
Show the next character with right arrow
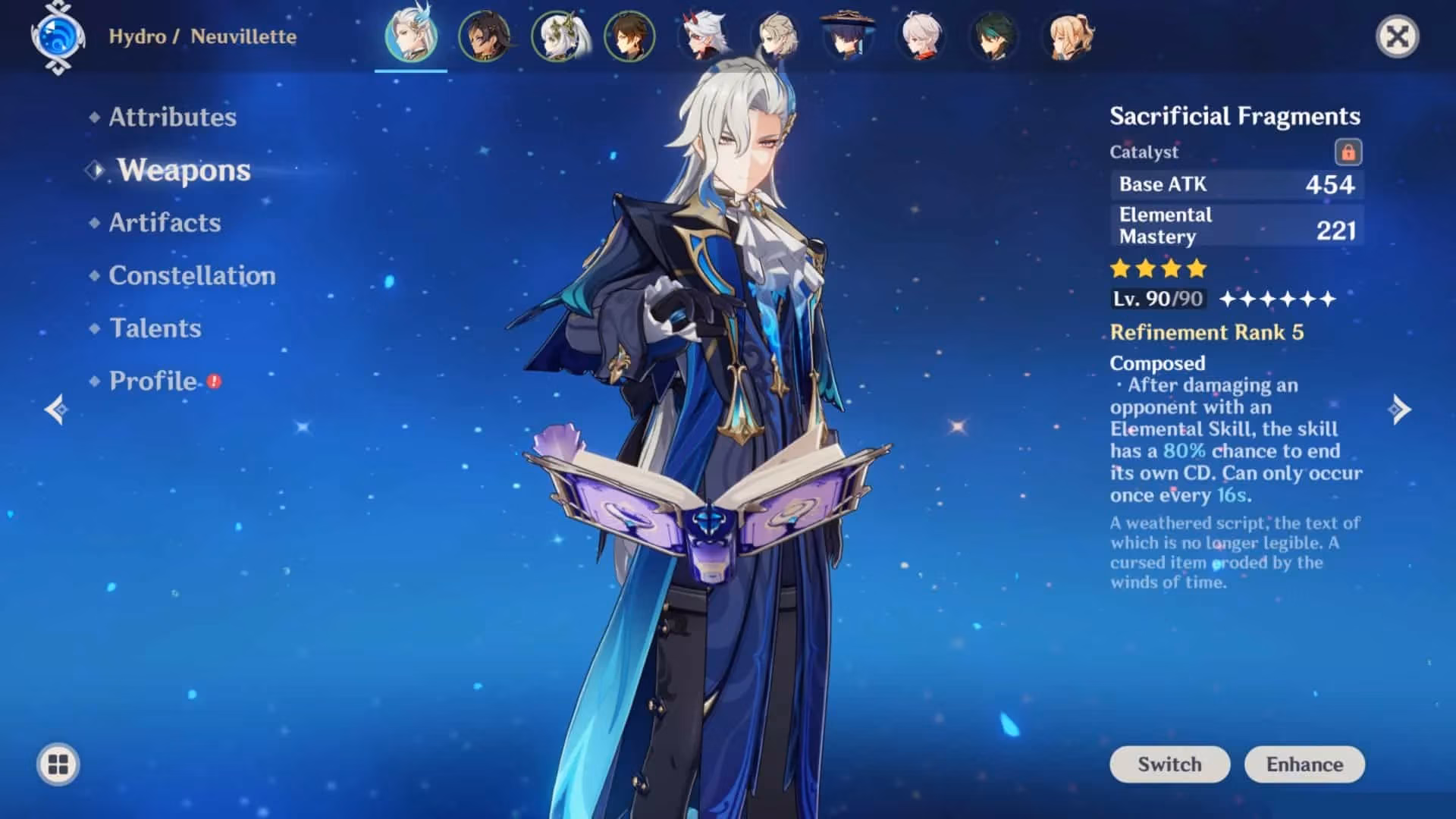pos(1400,409)
